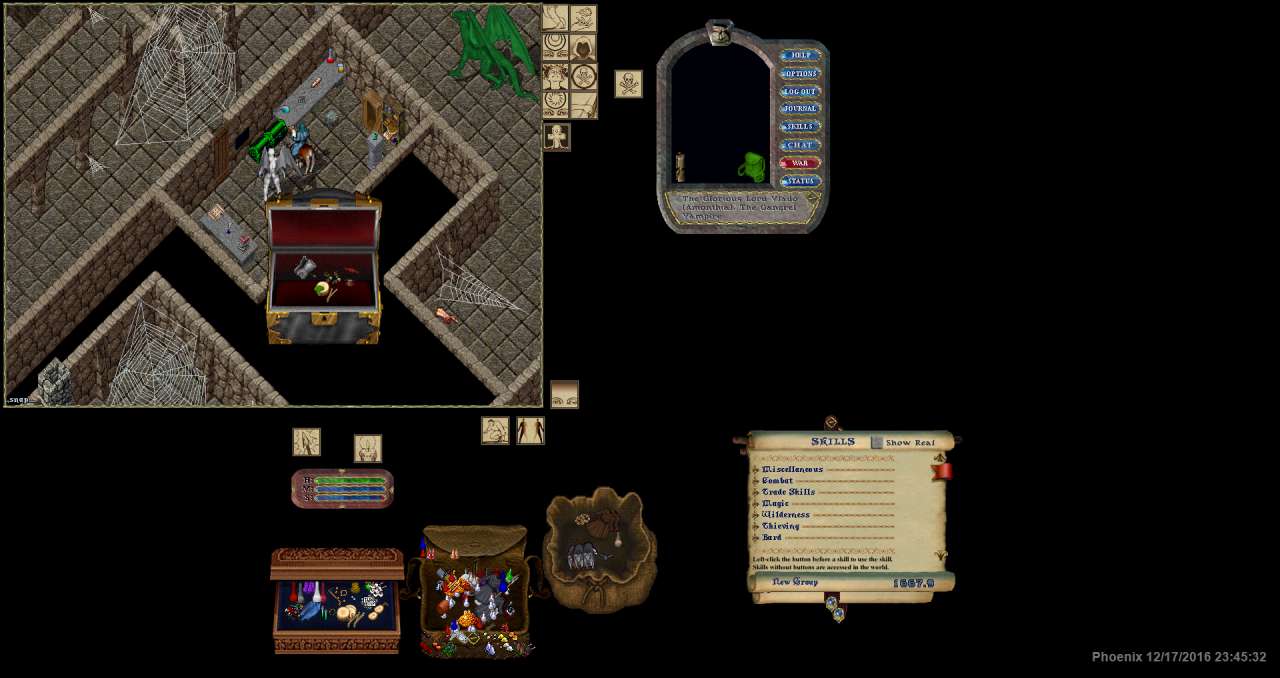Show the character Status window
1280x678 pixels.
(799, 181)
